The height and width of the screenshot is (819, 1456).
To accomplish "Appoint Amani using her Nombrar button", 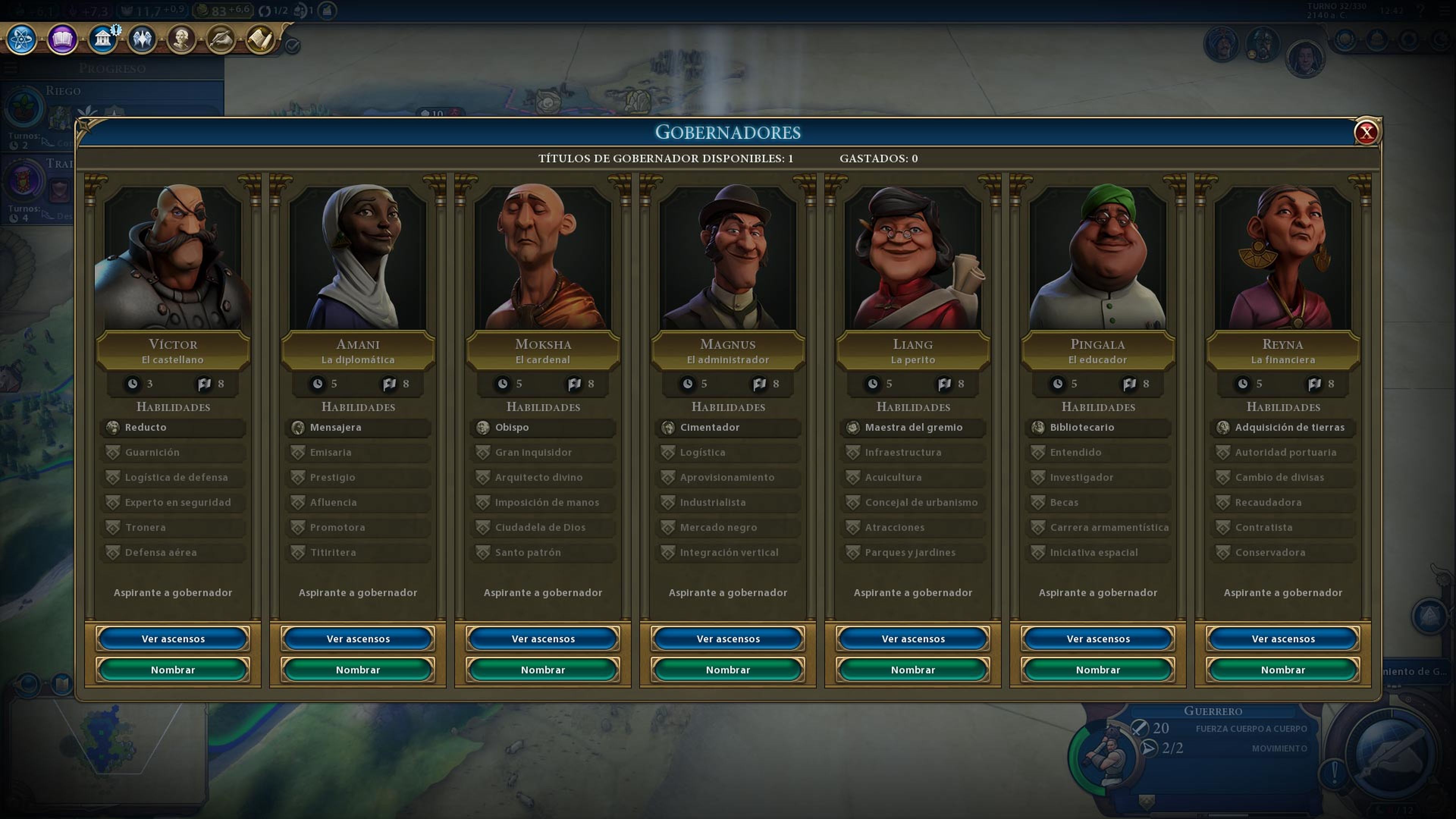I will 358,669.
